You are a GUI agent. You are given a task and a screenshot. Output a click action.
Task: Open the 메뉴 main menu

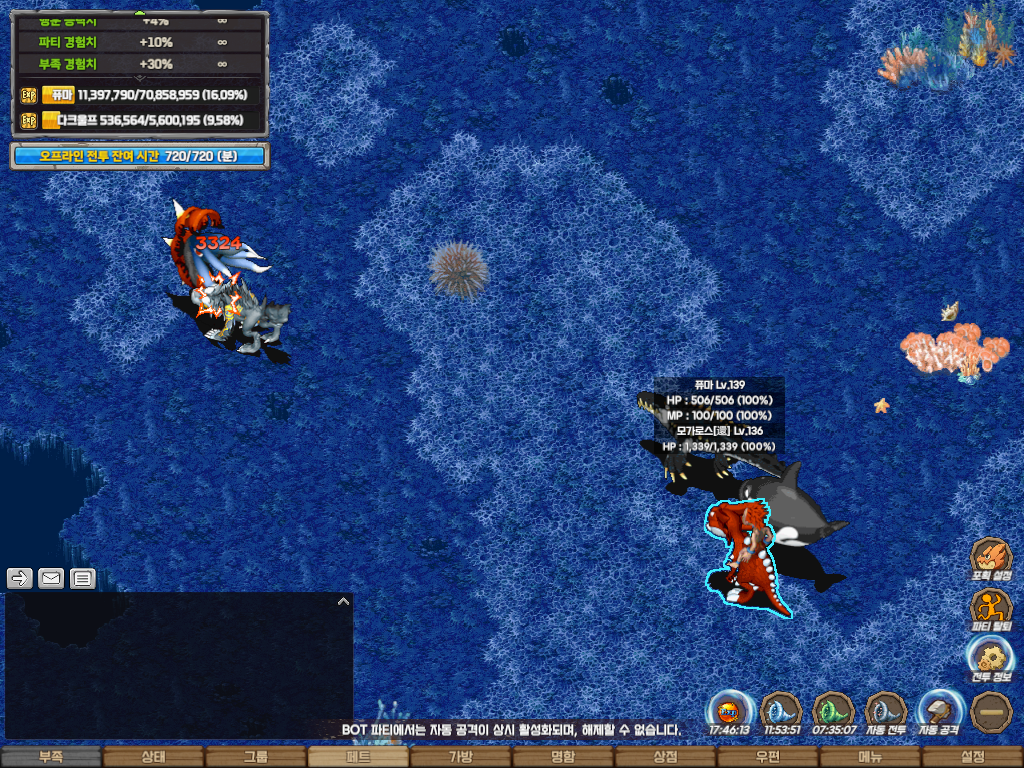(x=870, y=757)
